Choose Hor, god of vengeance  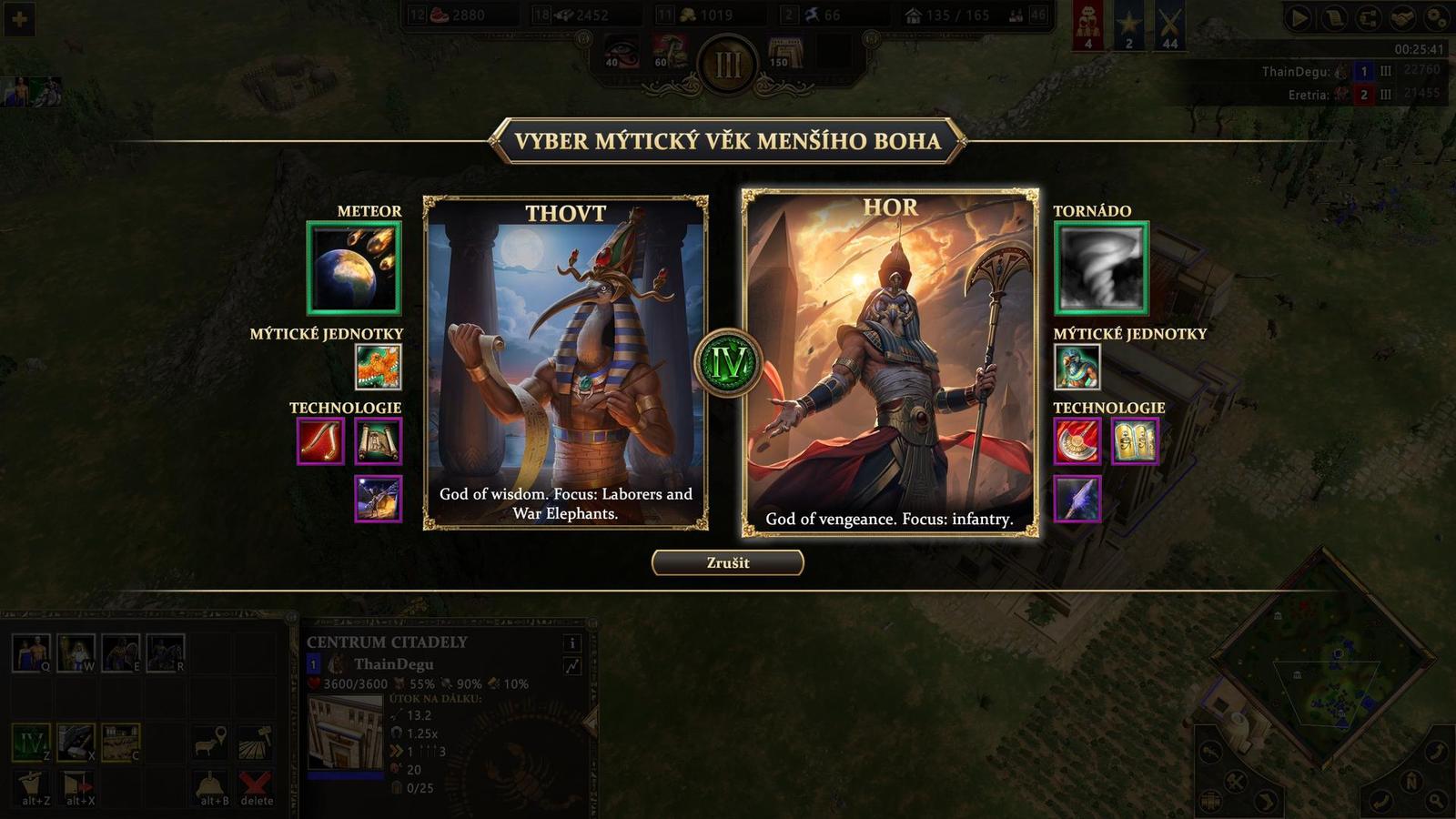pyautogui.click(x=891, y=362)
